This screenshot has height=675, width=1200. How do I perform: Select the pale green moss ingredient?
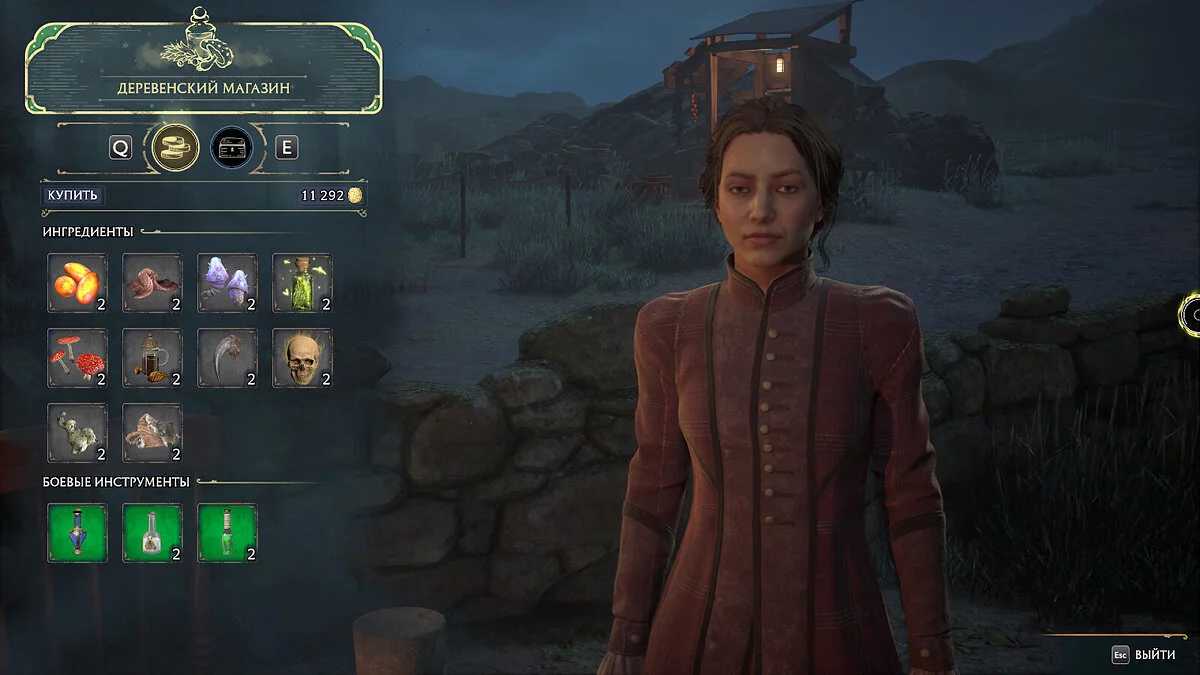(x=77, y=433)
